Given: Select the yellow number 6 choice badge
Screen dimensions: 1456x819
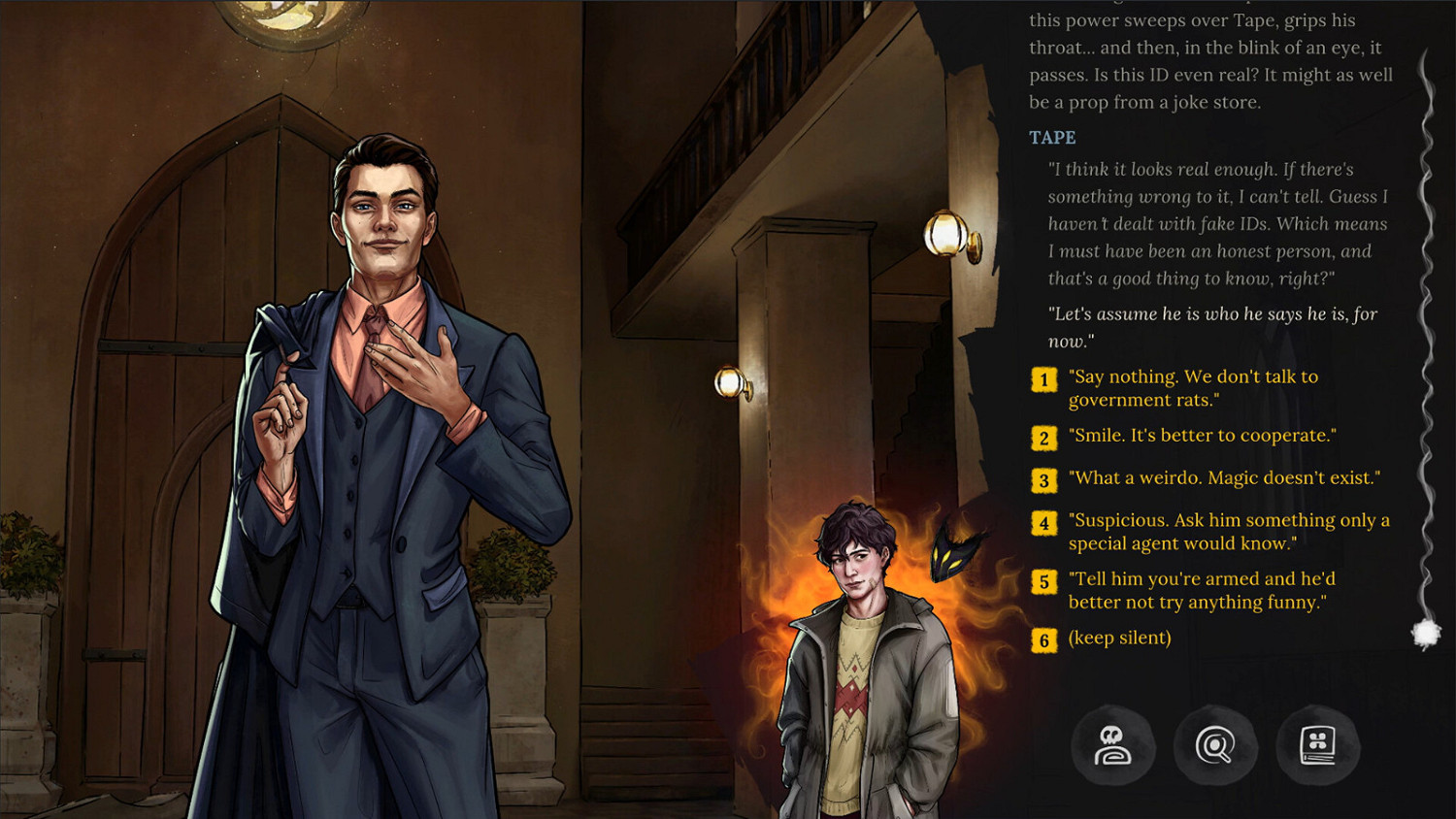Looking at the screenshot, I should pos(1042,639).
